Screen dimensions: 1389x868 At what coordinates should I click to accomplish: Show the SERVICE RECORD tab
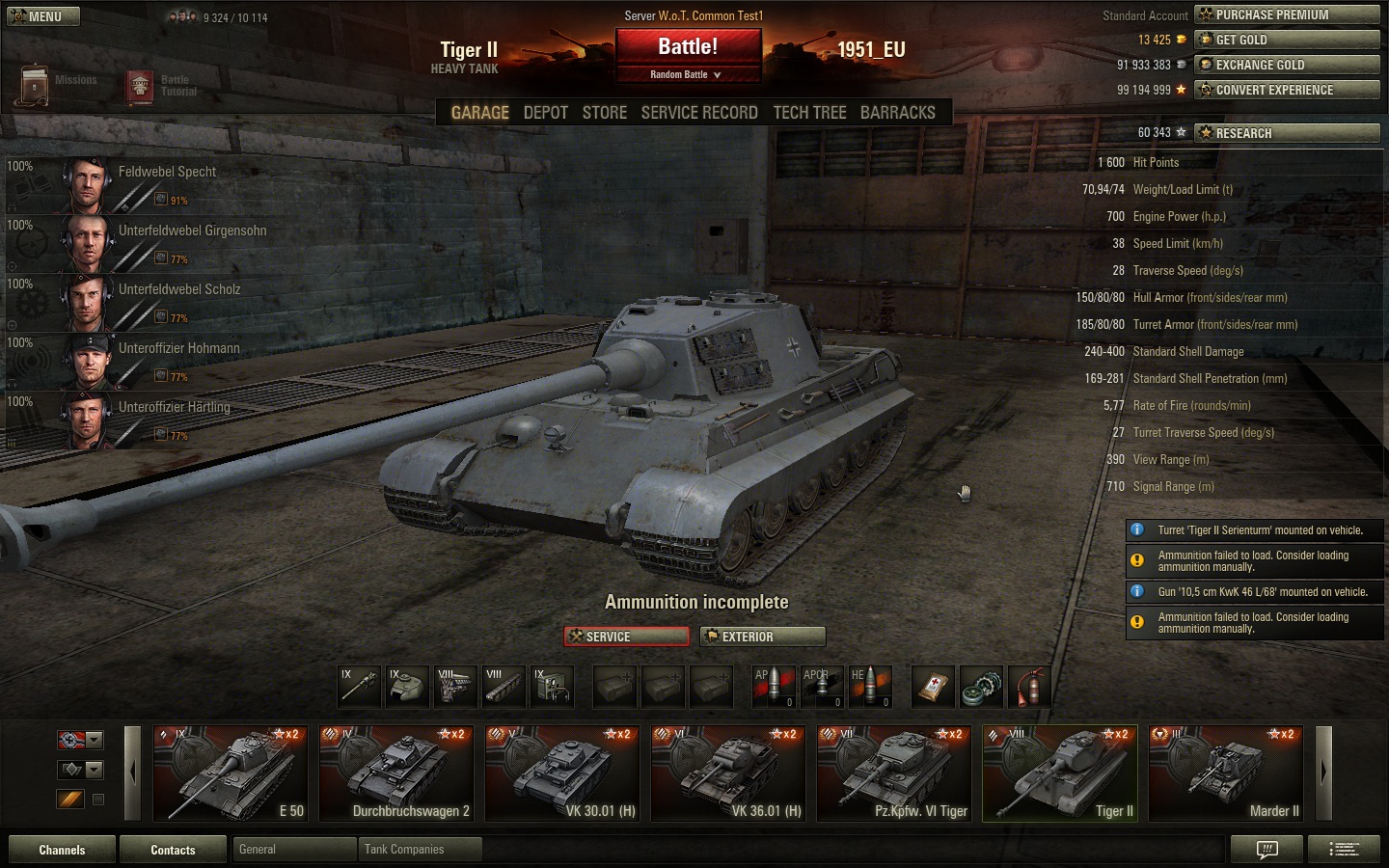[x=699, y=113]
